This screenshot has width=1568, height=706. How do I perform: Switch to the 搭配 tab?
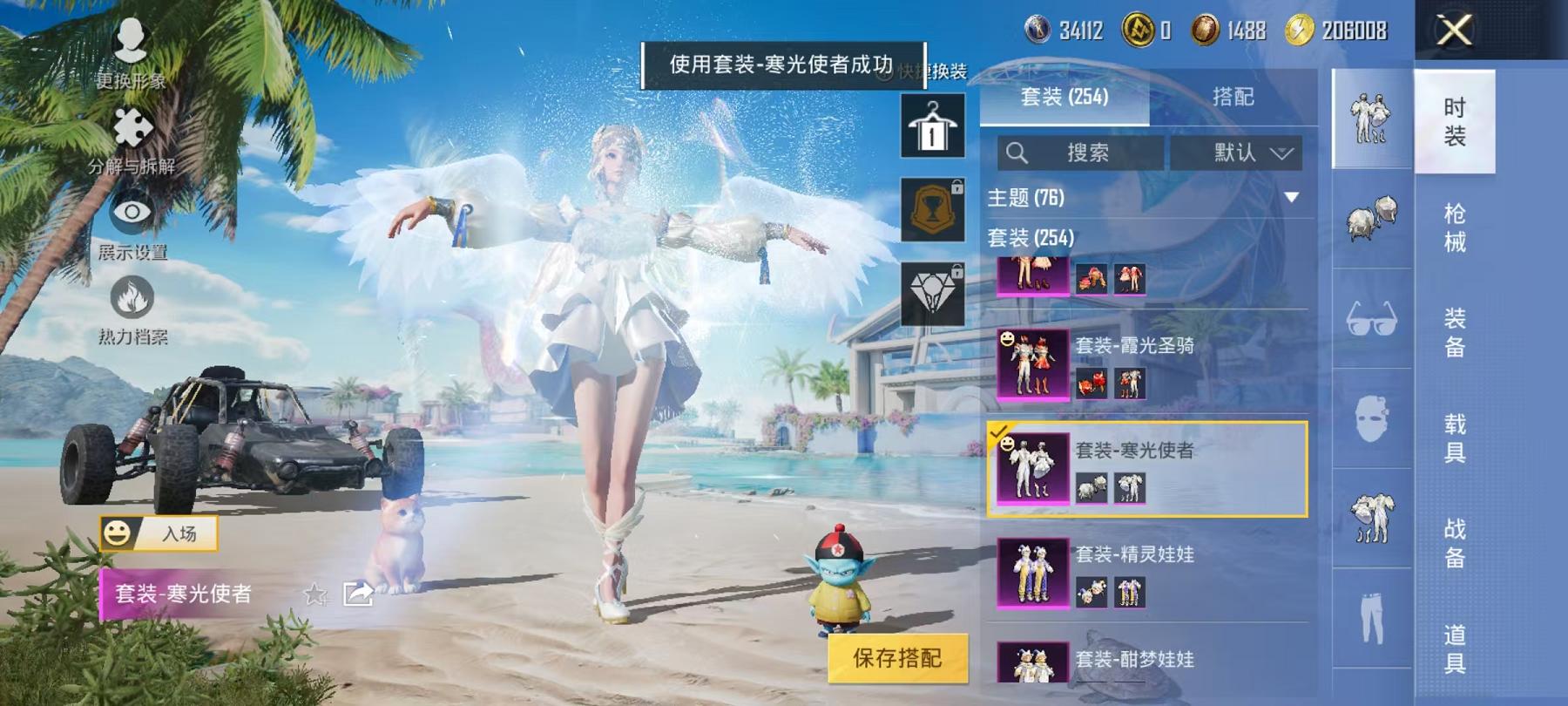(x=1234, y=98)
